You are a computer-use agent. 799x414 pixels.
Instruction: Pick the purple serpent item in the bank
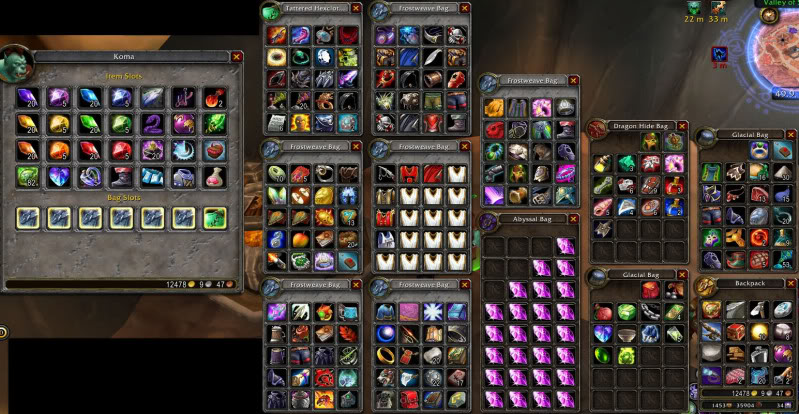[153, 124]
